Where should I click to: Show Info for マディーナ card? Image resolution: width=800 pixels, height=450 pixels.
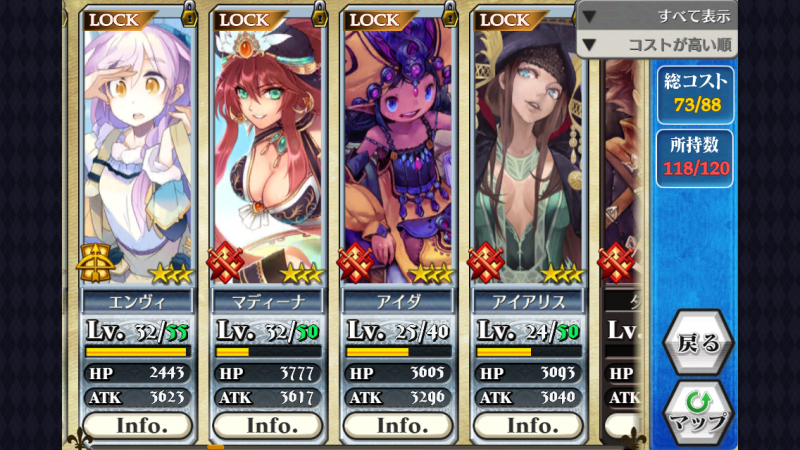(267, 425)
